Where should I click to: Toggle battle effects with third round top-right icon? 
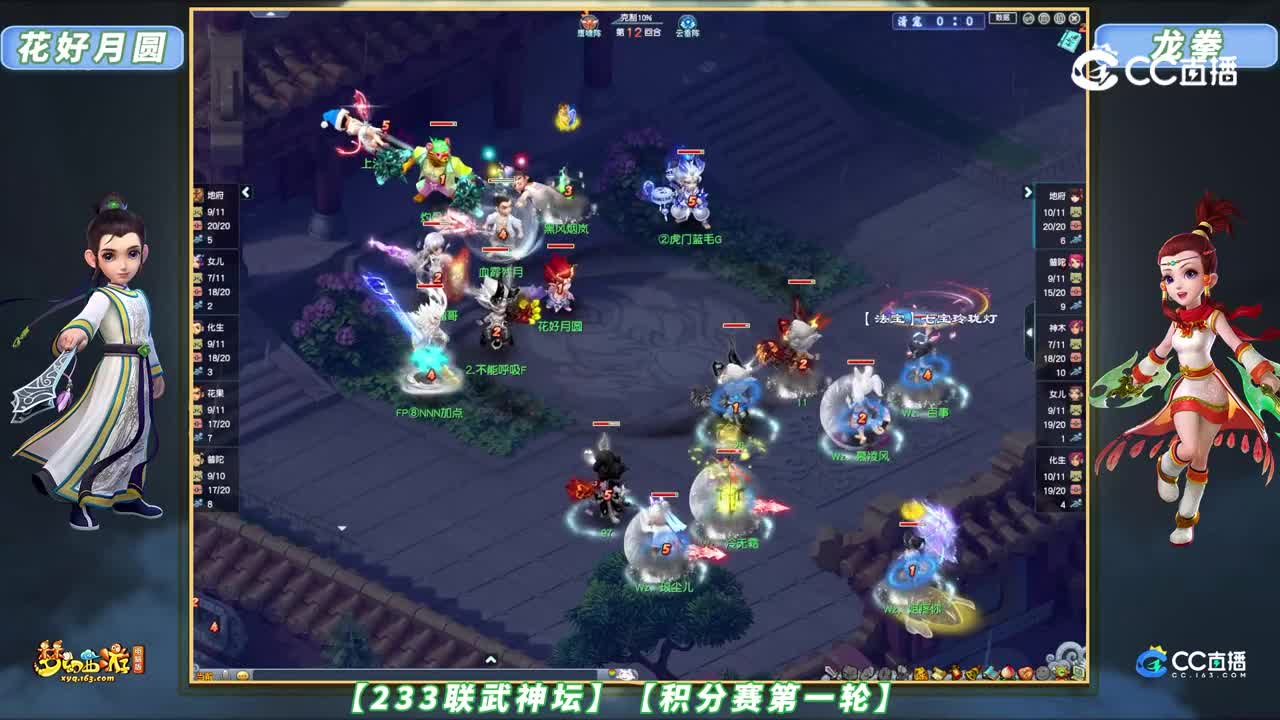pyautogui.click(x=1059, y=18)
